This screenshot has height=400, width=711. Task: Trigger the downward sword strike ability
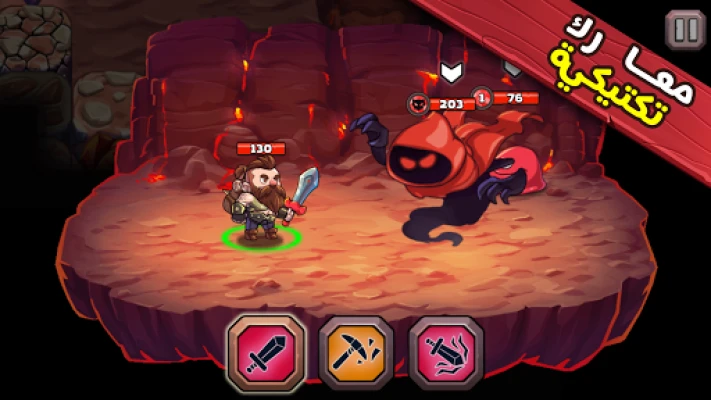coord(446,352)
